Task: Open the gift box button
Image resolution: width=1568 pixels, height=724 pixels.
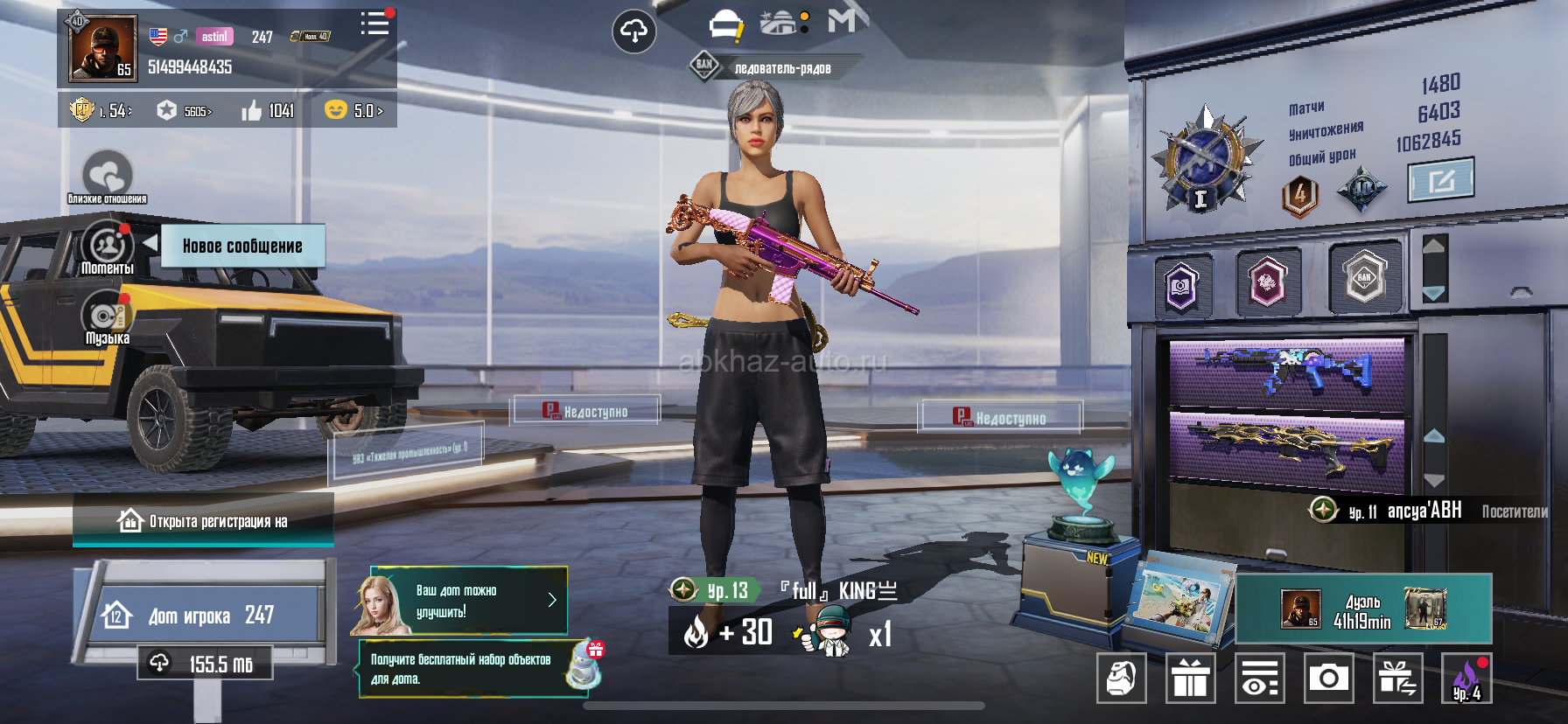Action: [1190, 678]
